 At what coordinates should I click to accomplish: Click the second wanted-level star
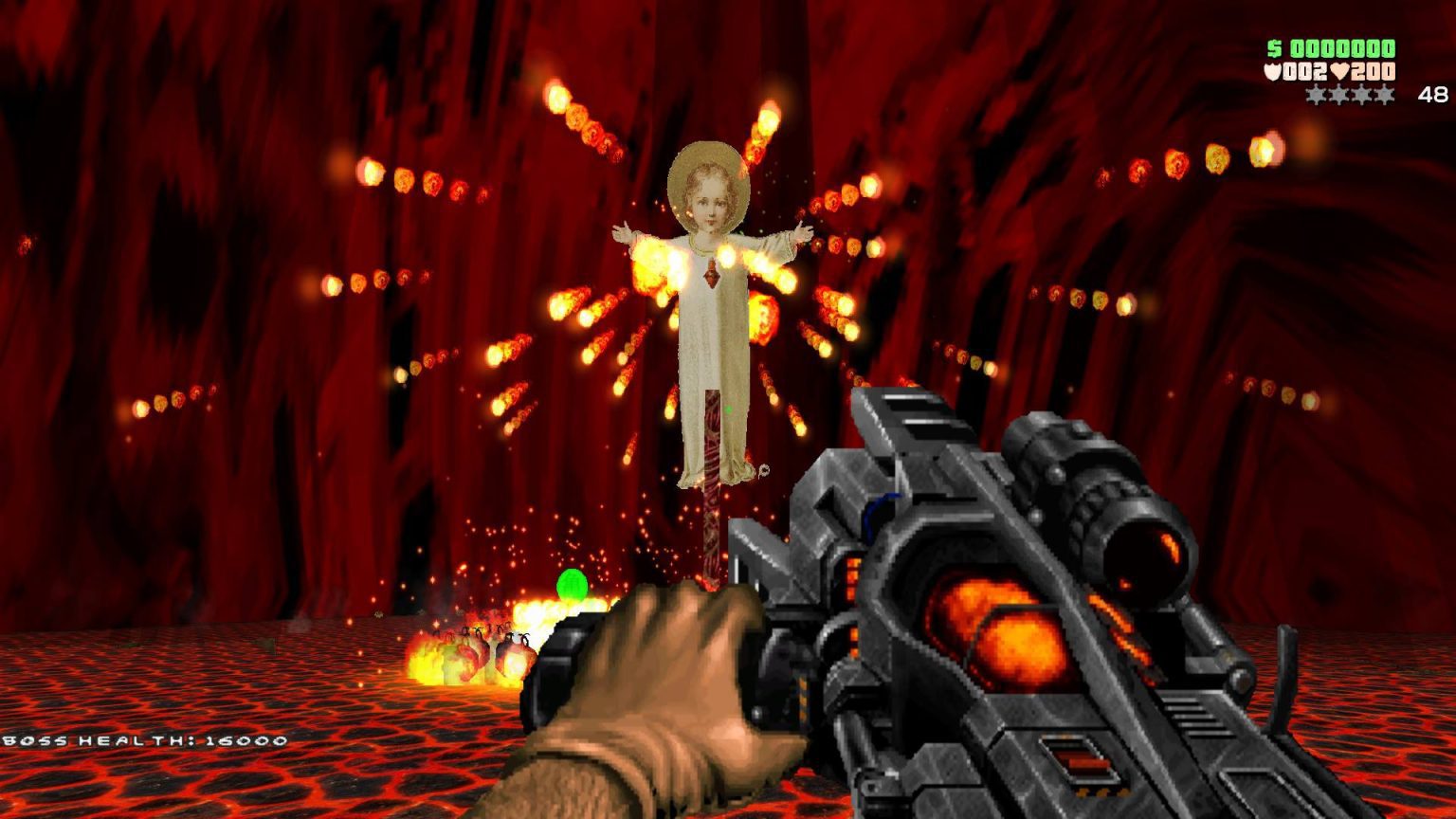point(1339,95)
